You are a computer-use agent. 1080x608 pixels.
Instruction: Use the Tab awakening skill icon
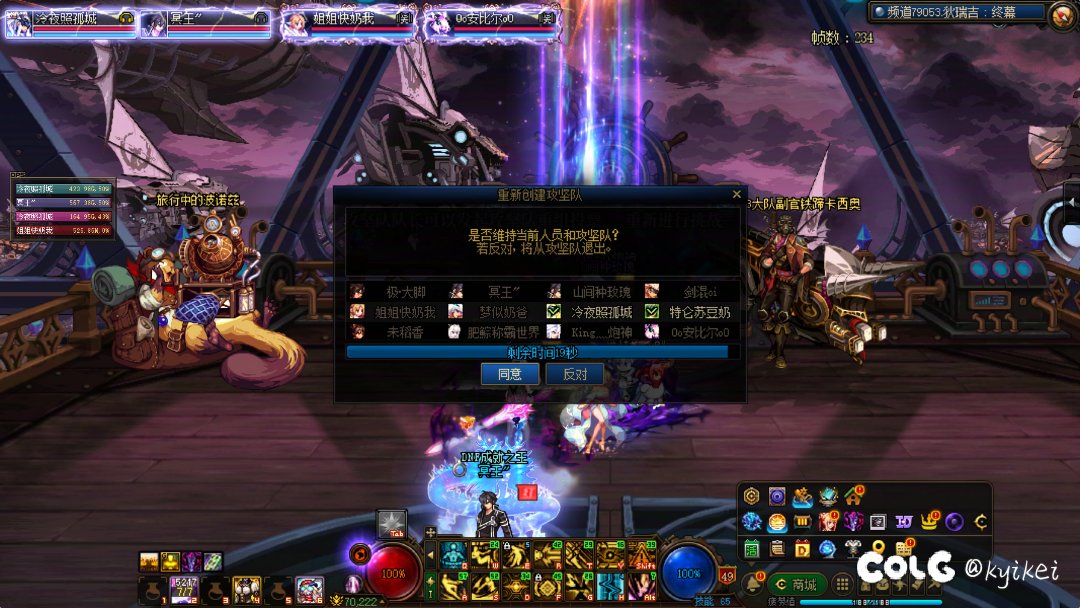391,524
